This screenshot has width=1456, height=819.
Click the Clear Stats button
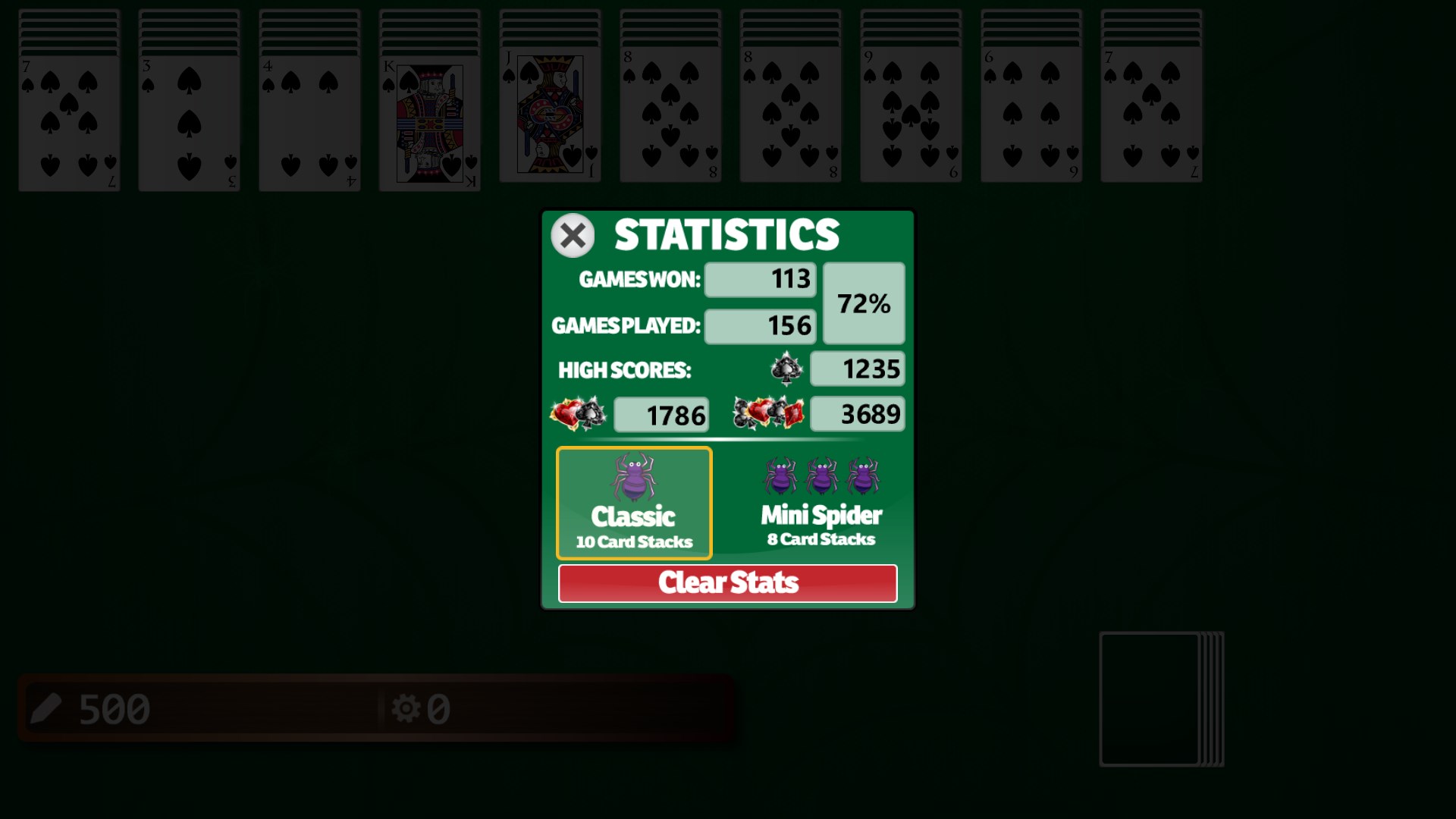[728, 583]
